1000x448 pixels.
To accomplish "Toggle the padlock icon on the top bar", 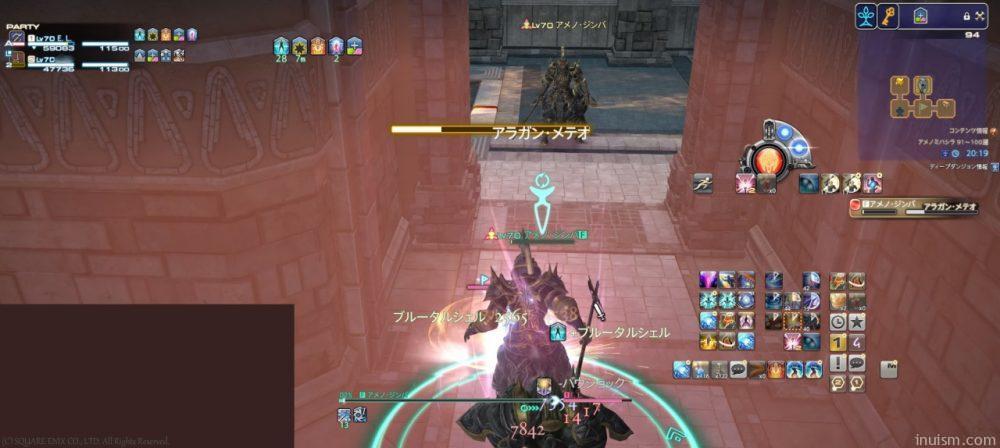I will 966,17.
